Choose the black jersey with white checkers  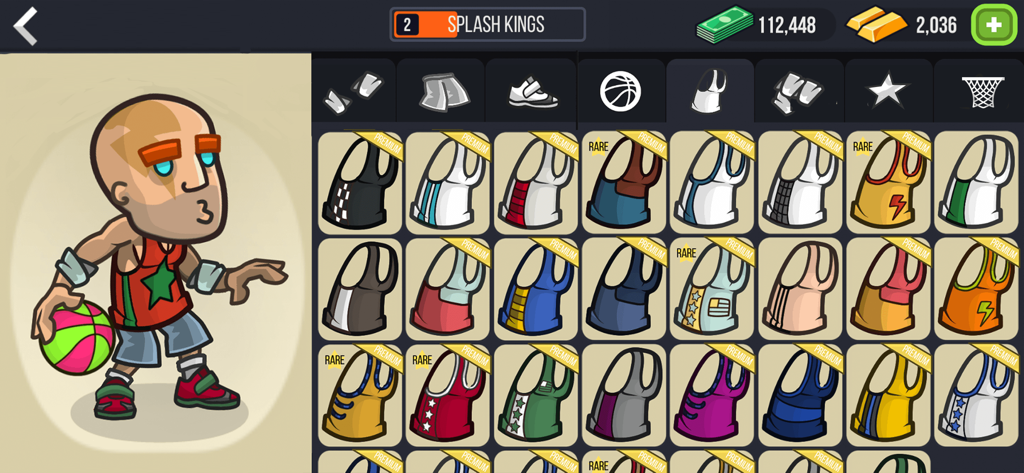pyautogui.click(x=360, y=182)
